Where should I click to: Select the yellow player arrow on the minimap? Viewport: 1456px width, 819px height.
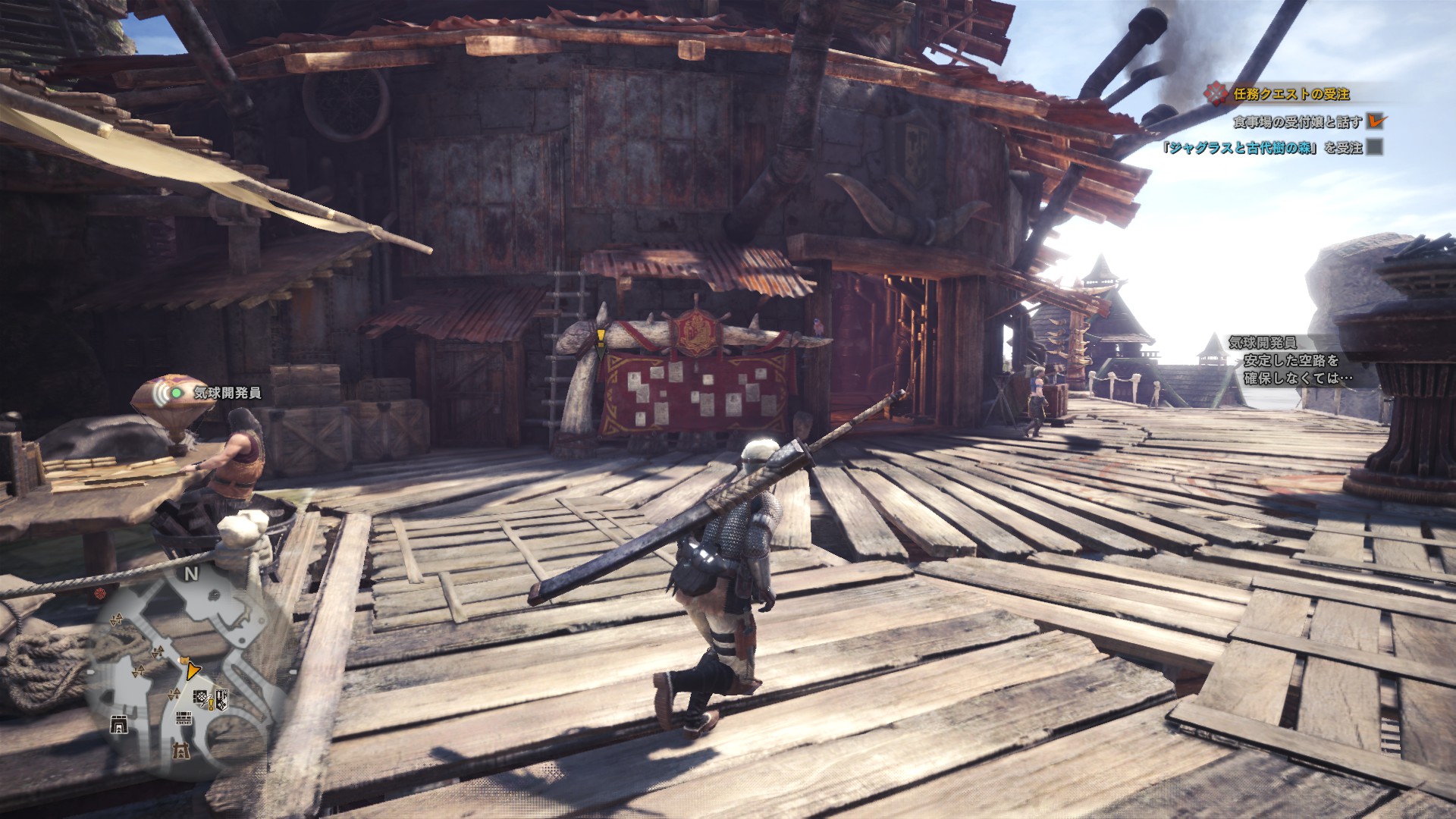tap(193, 670)
